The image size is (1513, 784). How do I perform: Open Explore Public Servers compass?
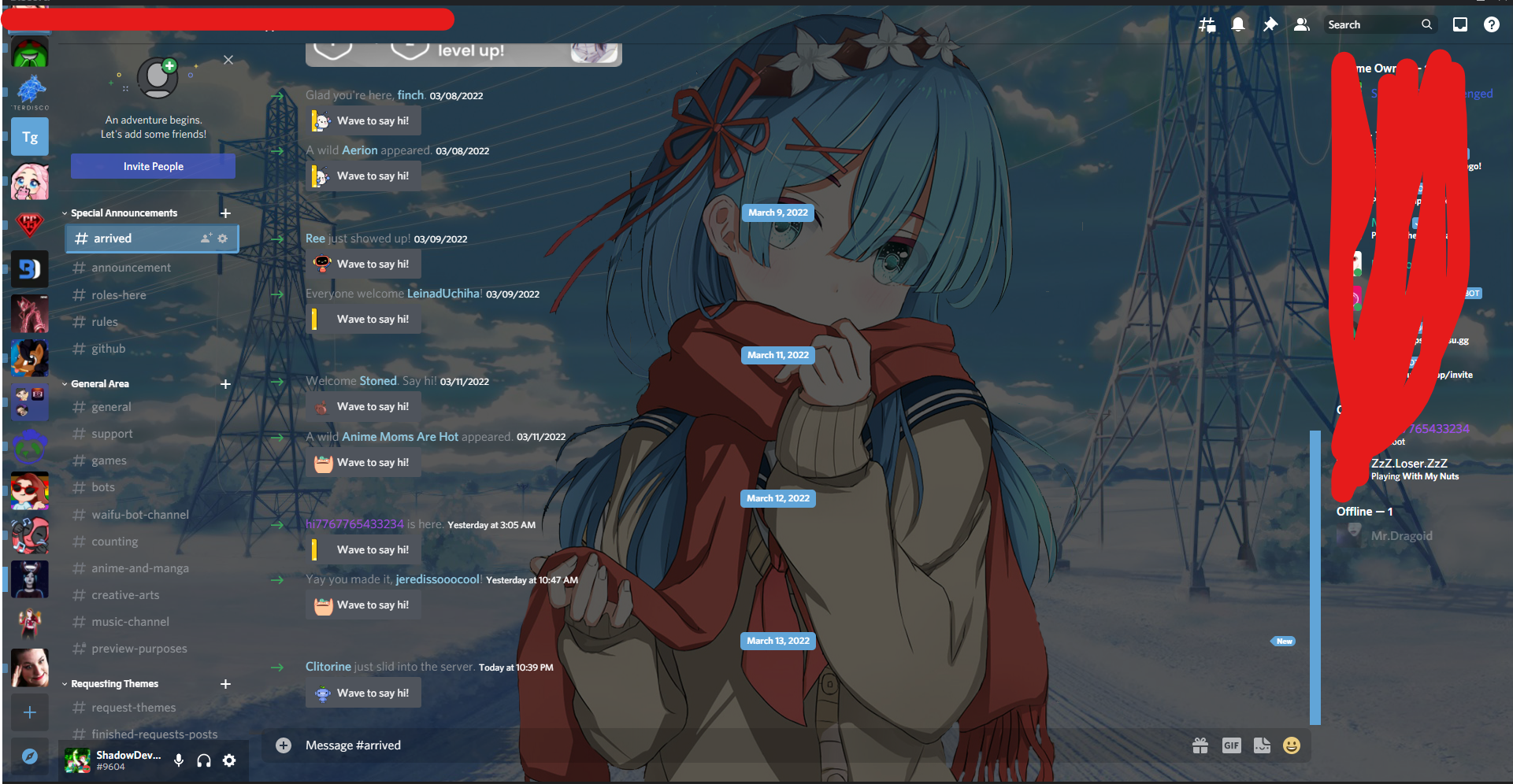pos(29,756)
